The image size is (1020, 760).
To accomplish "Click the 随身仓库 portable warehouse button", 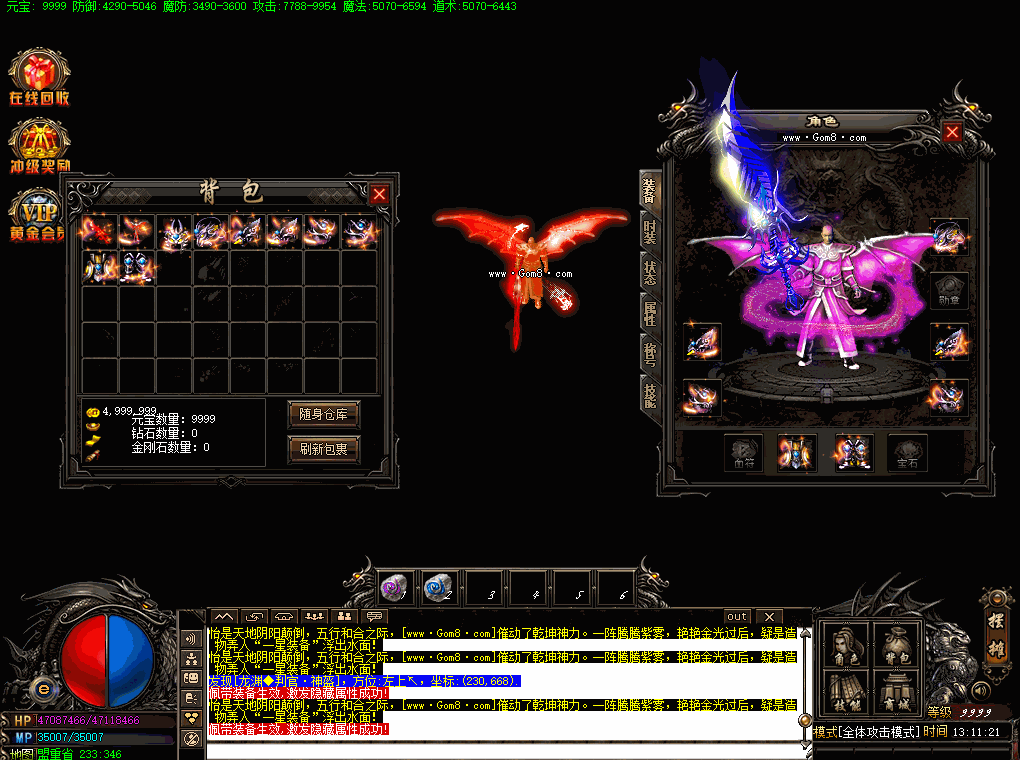I will (323, 414).
